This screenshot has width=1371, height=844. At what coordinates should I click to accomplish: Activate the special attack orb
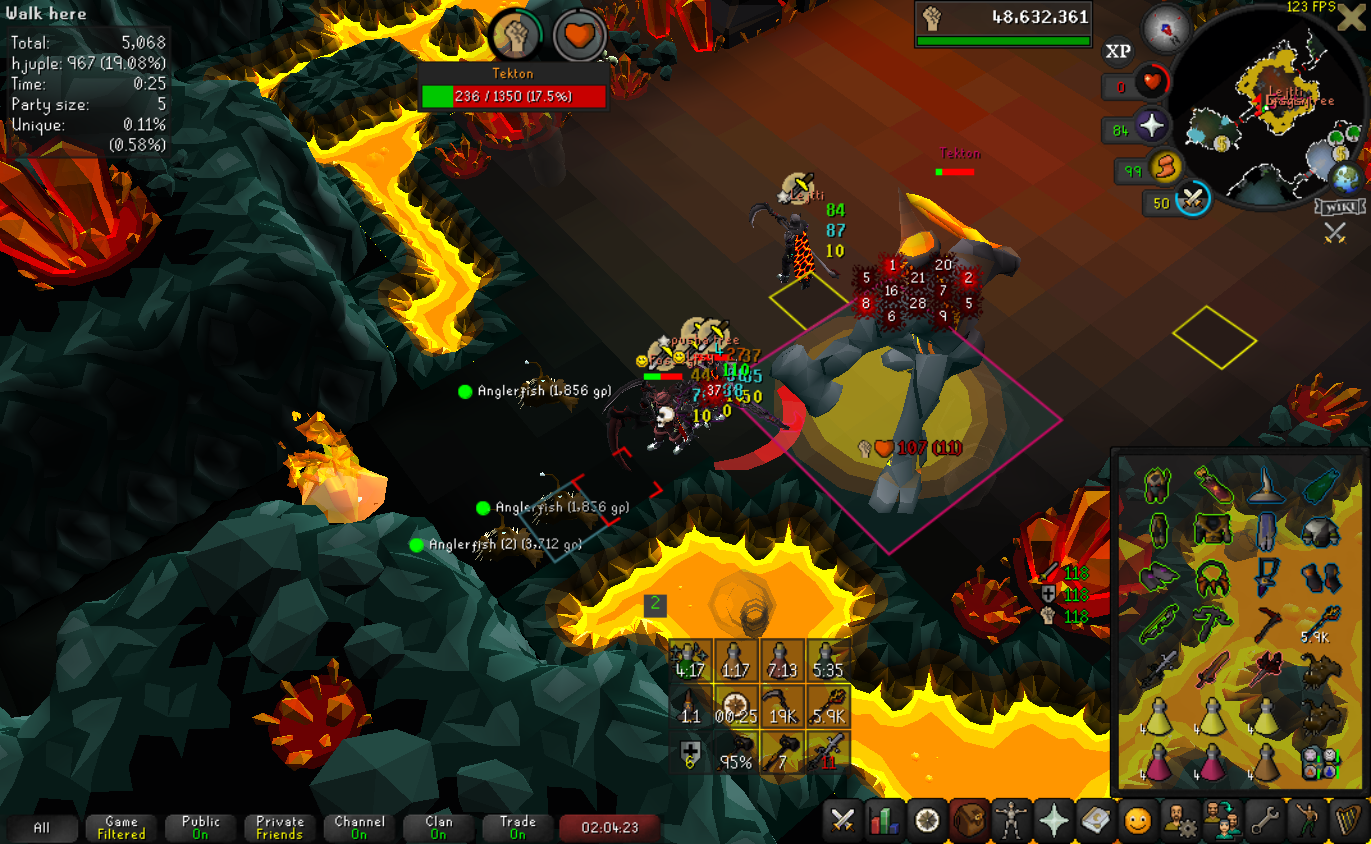[x=1191, y=200]
